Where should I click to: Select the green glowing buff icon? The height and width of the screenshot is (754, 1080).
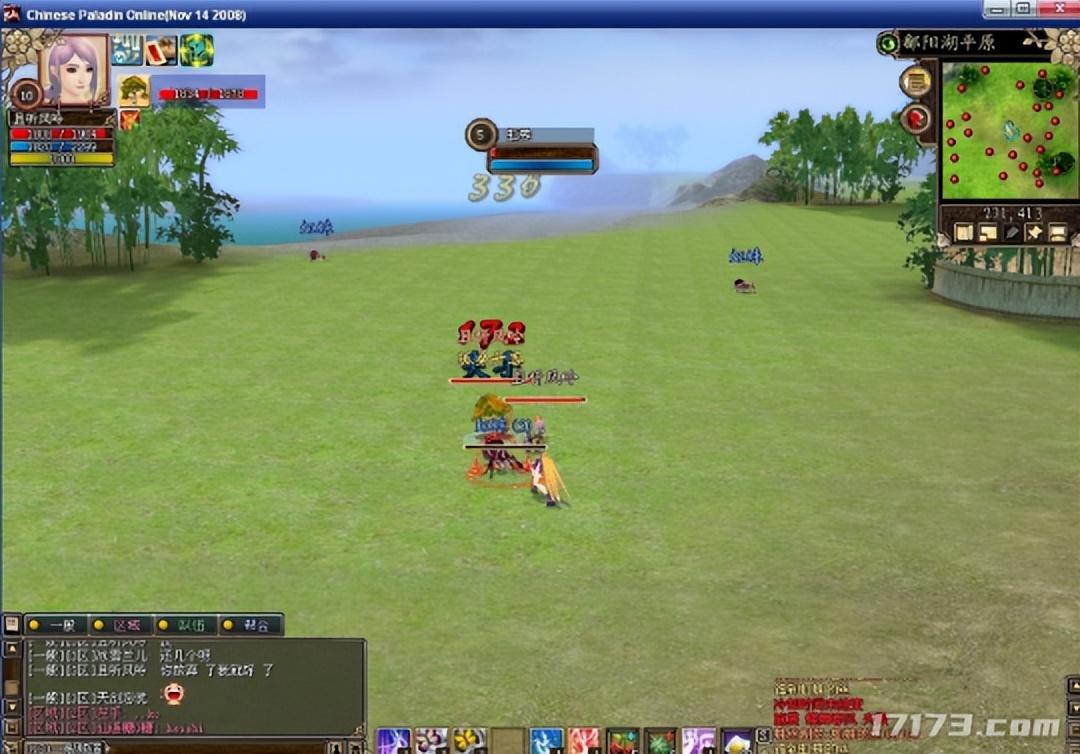click(x=196, y=50)
